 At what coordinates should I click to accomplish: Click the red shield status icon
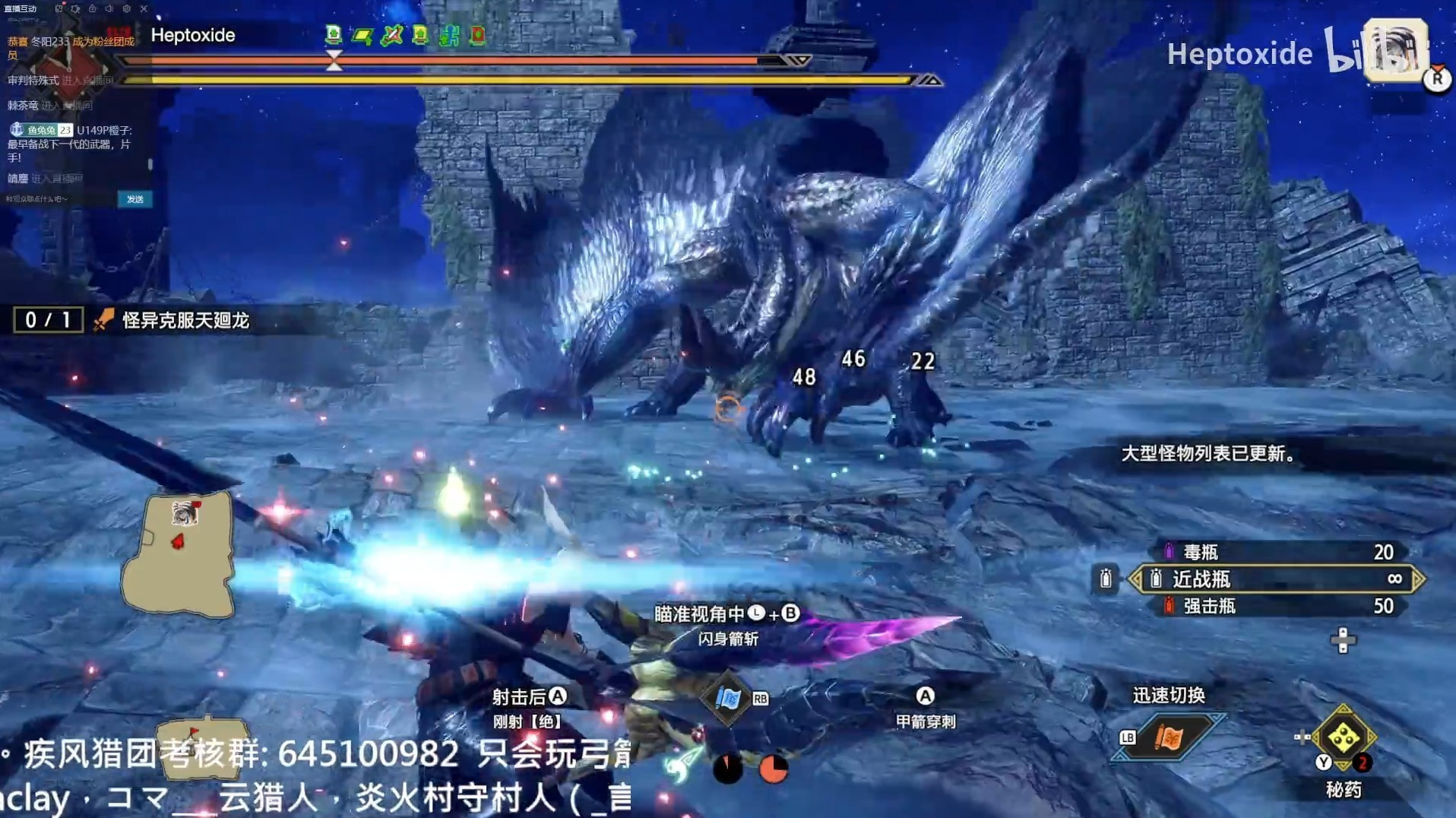pos(477,35)
